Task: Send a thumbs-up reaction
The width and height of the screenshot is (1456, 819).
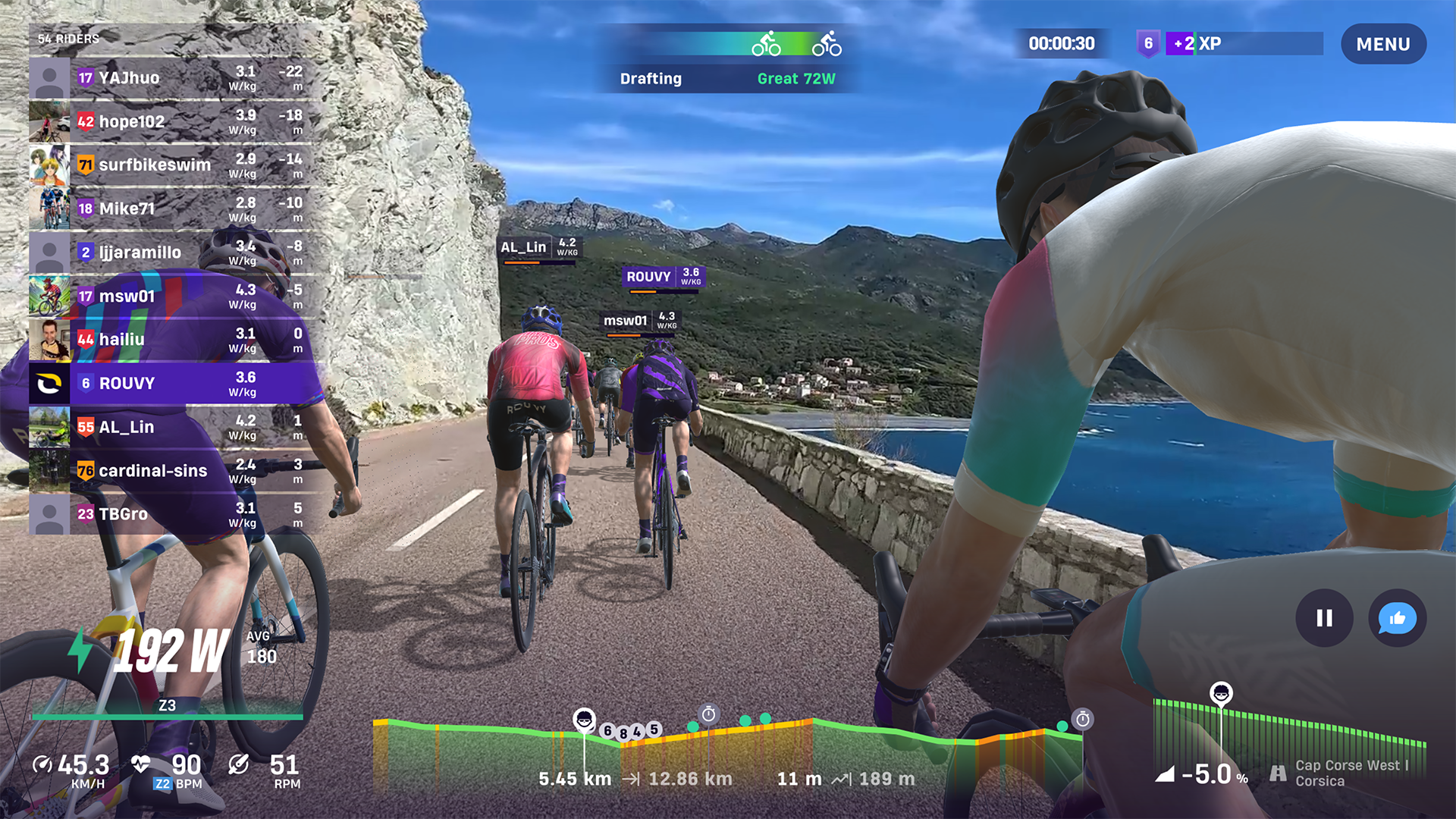Action: [x=1396, y=619]
